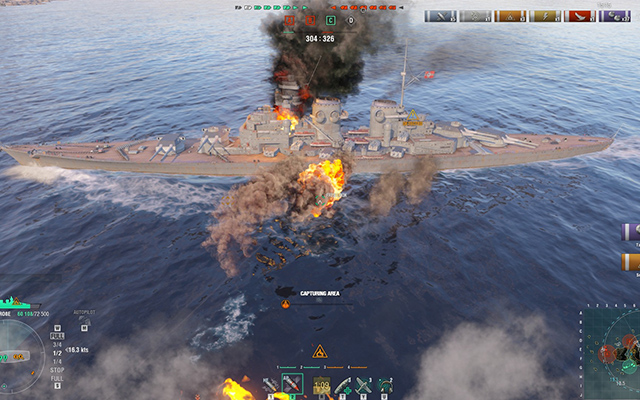Screen dimensions: 640x400
Task: Launch the spotter aircraft consumable
Action: click(x=363, y=385)
